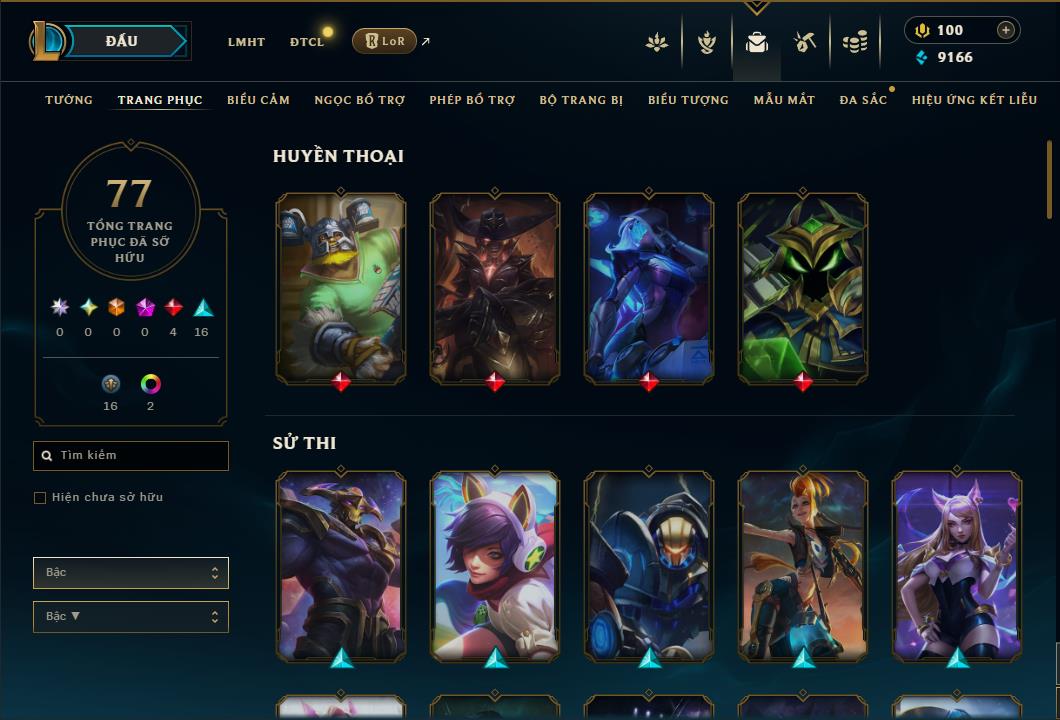The image size is (1060, 720).
Task: Open the BIỂU CẢM emotes tab
Action: (258, 100)
